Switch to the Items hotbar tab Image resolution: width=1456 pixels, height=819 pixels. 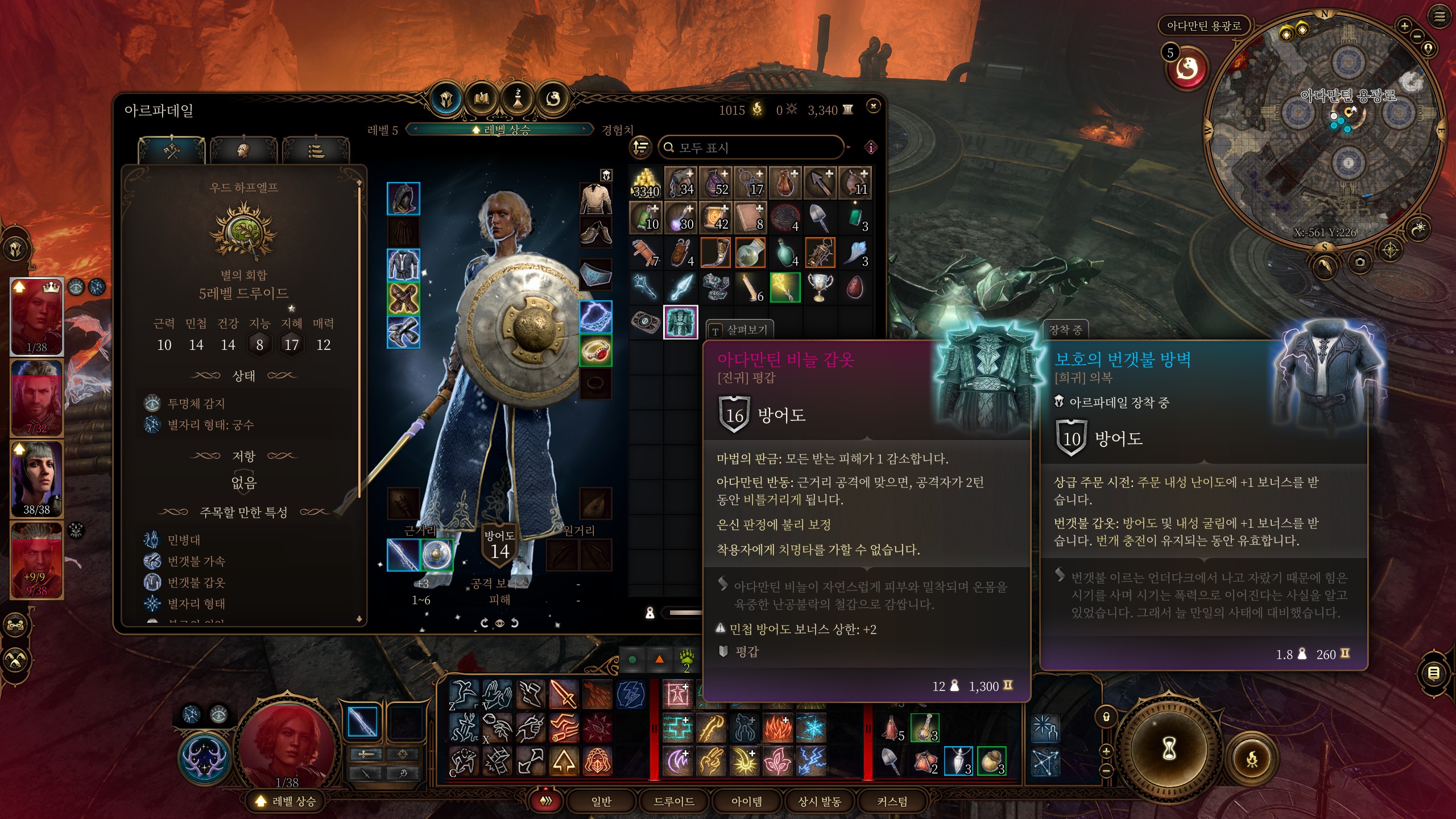pyautogui.click(x=746, y=801)
